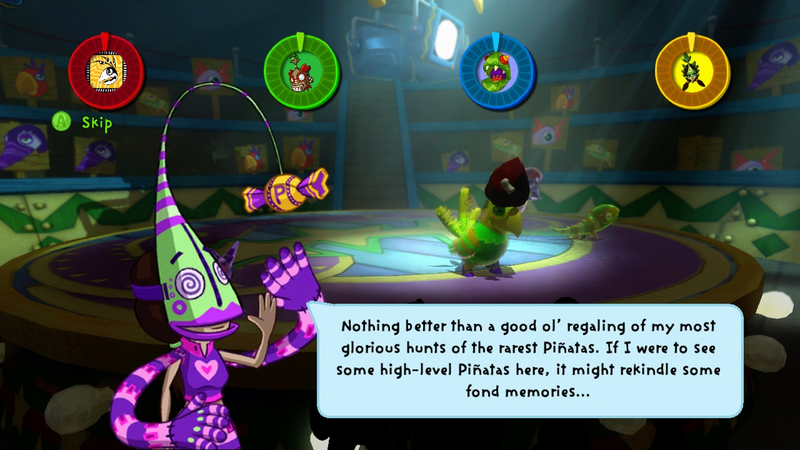Skip the intro dialogue via the Skip label
Viewport: 800px width, 450px height.
click(x=94, y=122)
